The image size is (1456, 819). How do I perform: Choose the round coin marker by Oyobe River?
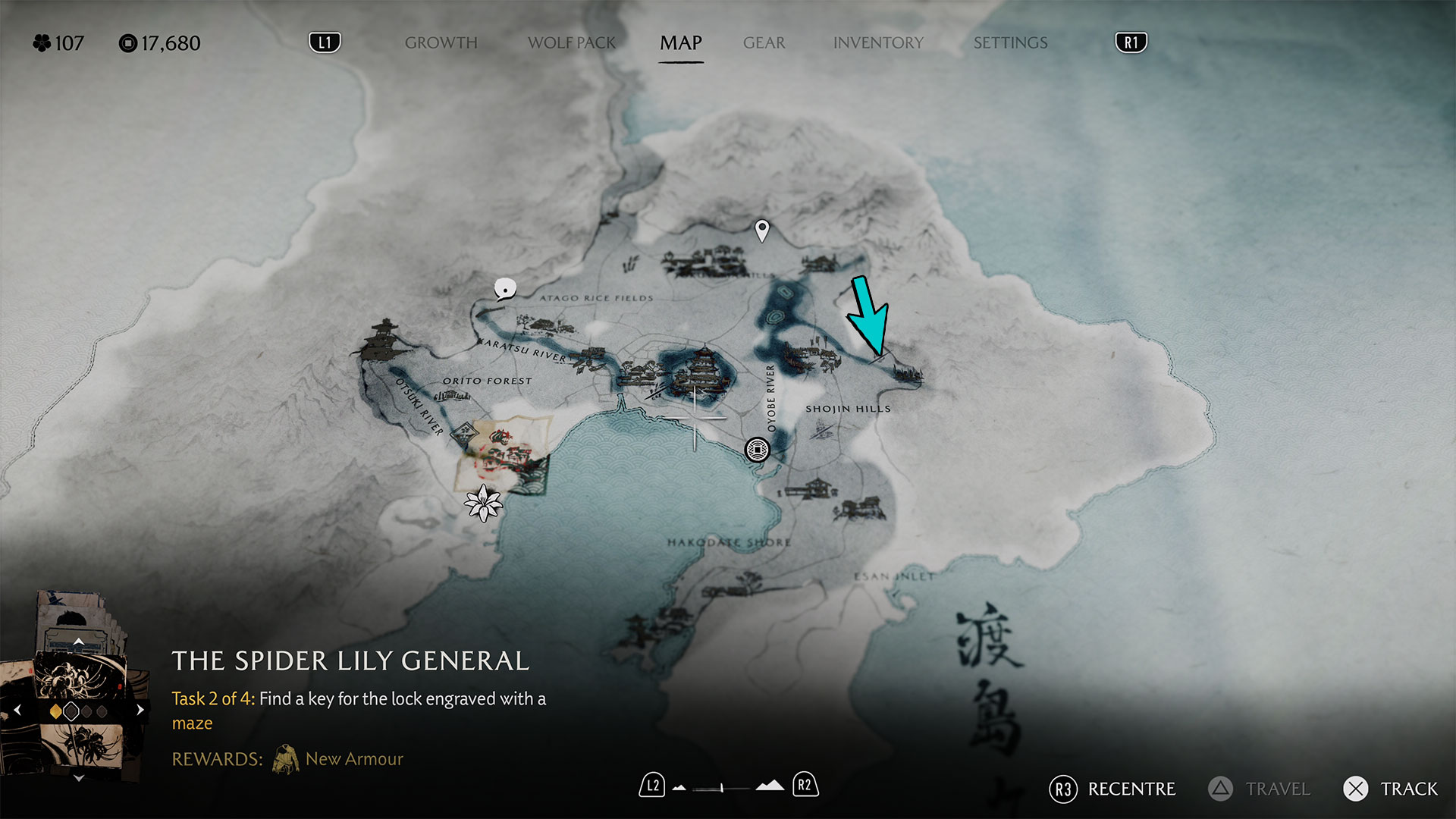tap(757, 450)
